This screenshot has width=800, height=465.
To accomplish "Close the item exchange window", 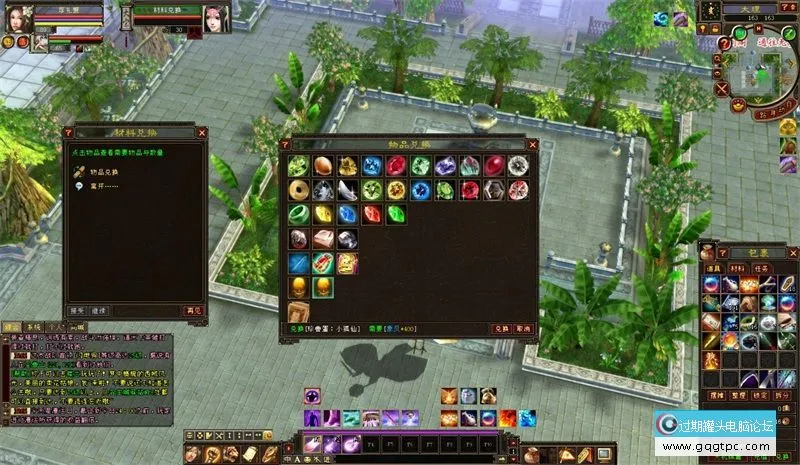I will click(x=531, y=144).
